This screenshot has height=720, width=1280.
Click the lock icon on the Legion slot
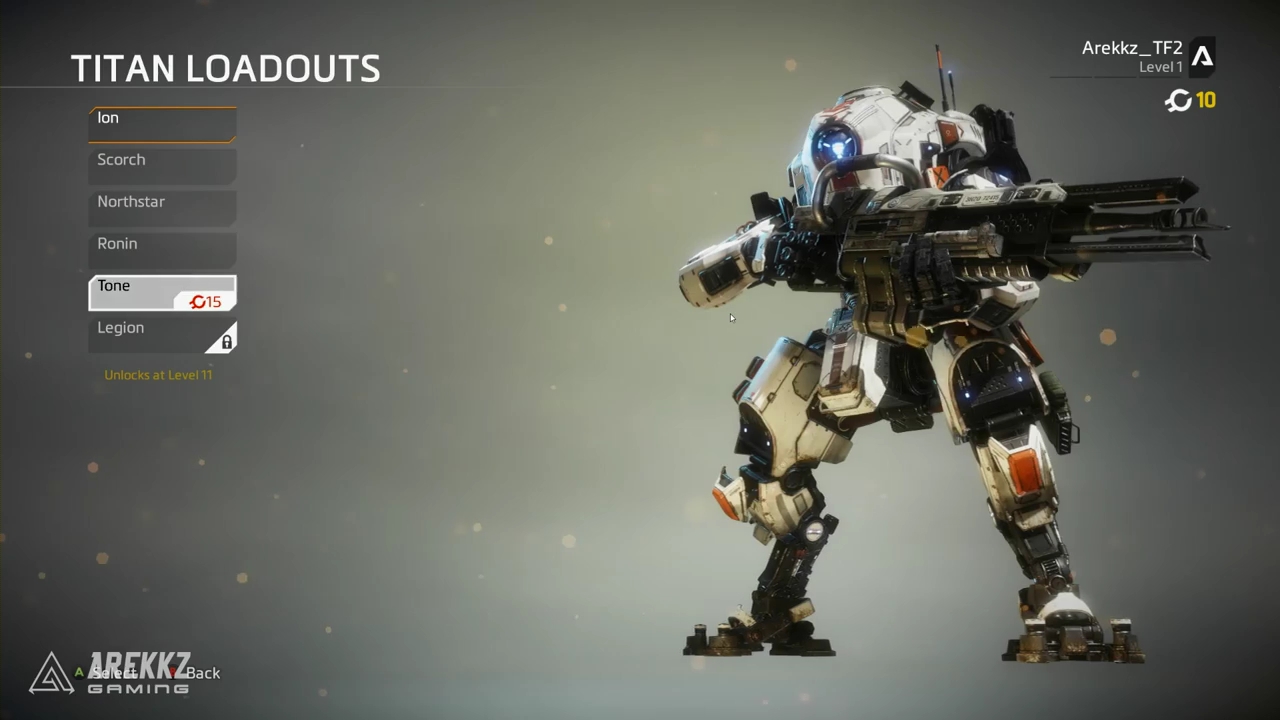pos(227,341)
